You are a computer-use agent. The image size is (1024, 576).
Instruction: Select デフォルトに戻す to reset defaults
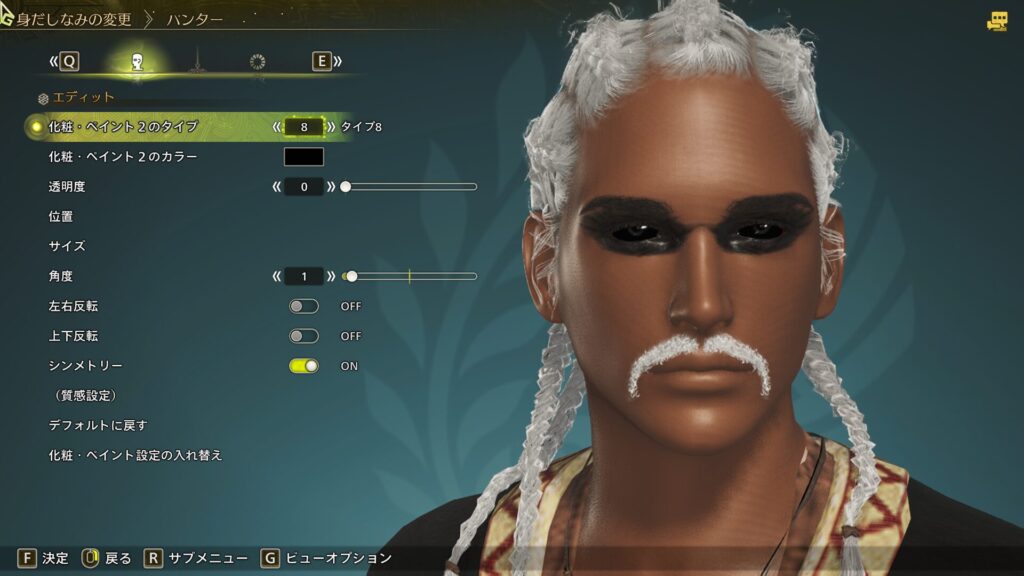click(x=98, y=425)
